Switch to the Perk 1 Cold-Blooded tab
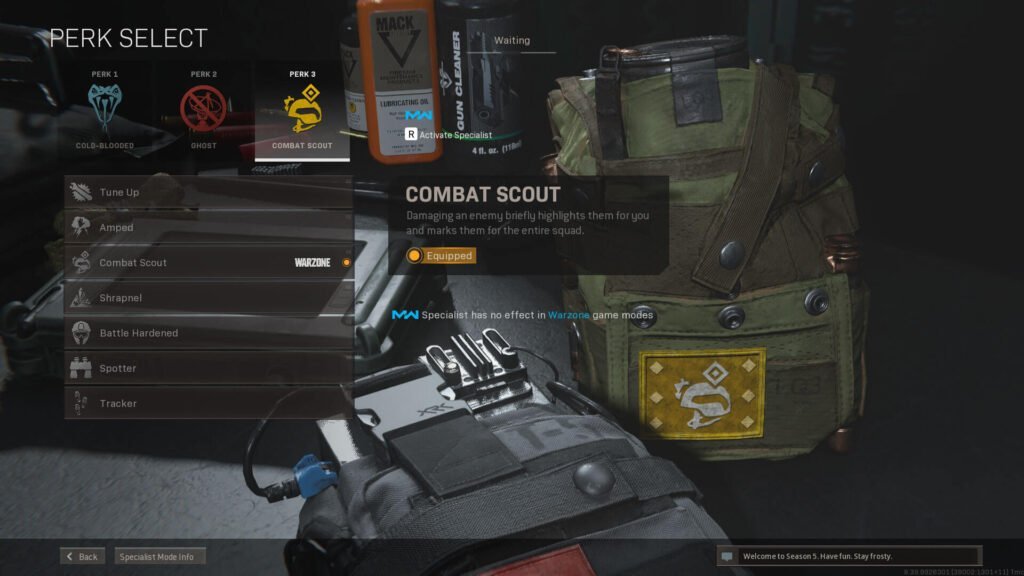Screen dimensions: 1024x576 [104, 110]
